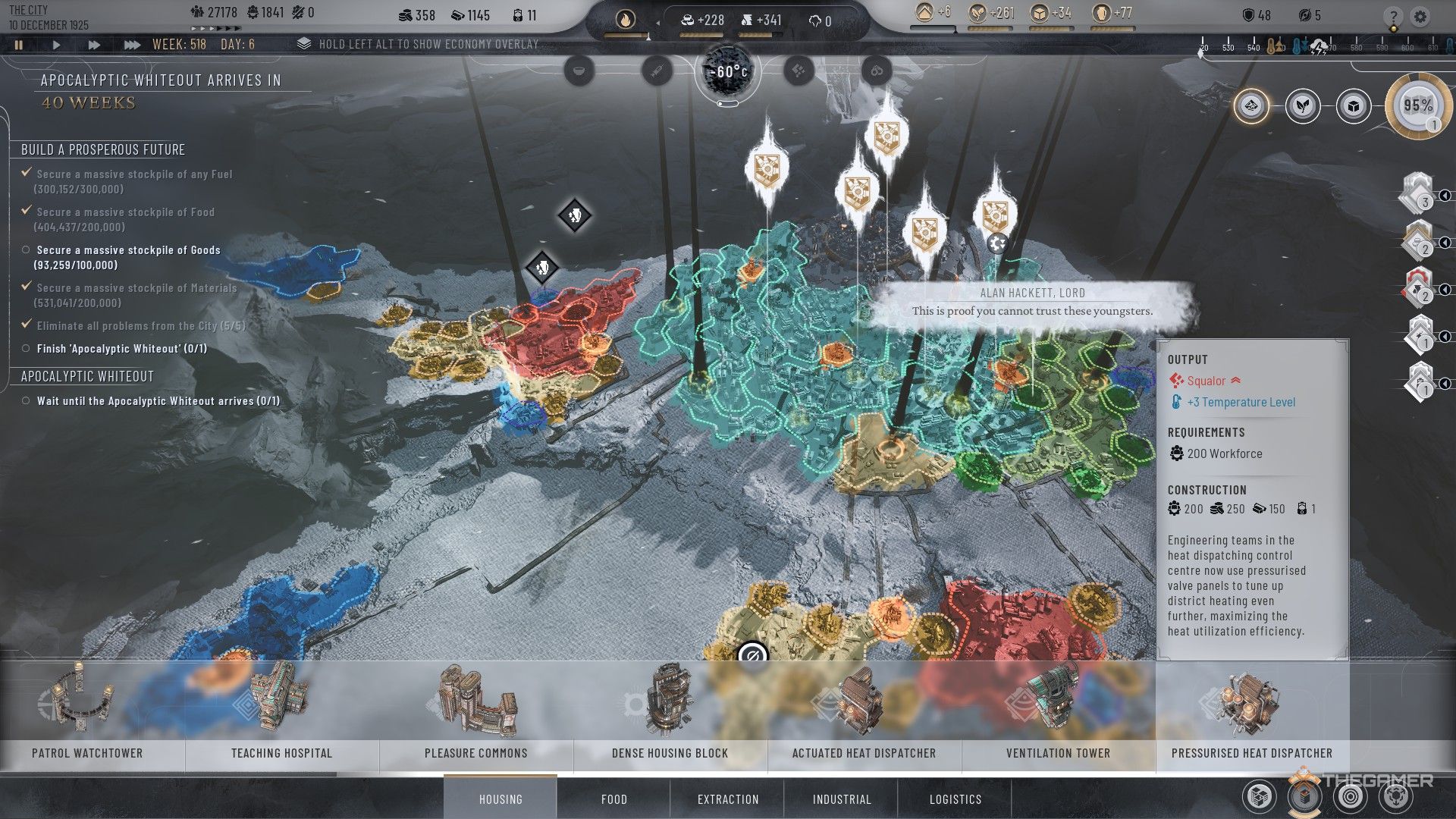Click the hunger bowl icon
The width and height of the screenshot is (1456, 819).
click(x=579, y=71)
